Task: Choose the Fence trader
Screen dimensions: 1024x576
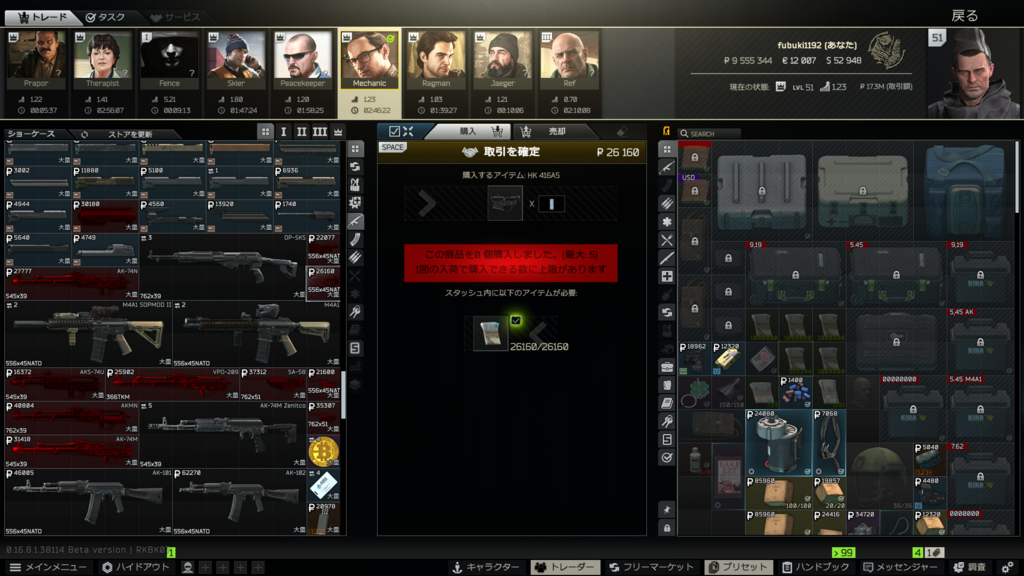Action: [170, 56]
